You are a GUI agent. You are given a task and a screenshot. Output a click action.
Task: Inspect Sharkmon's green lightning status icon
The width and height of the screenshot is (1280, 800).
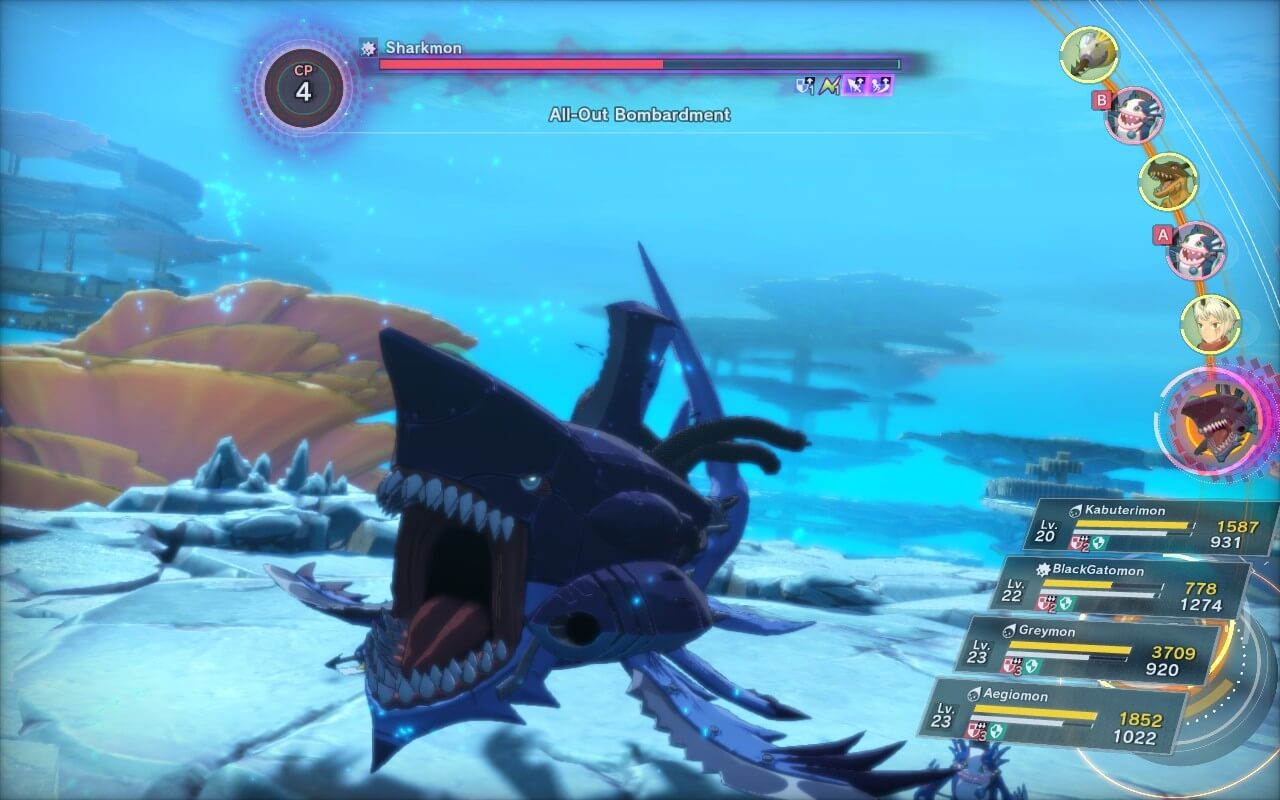pyautogui.click(x=829, y=86)
